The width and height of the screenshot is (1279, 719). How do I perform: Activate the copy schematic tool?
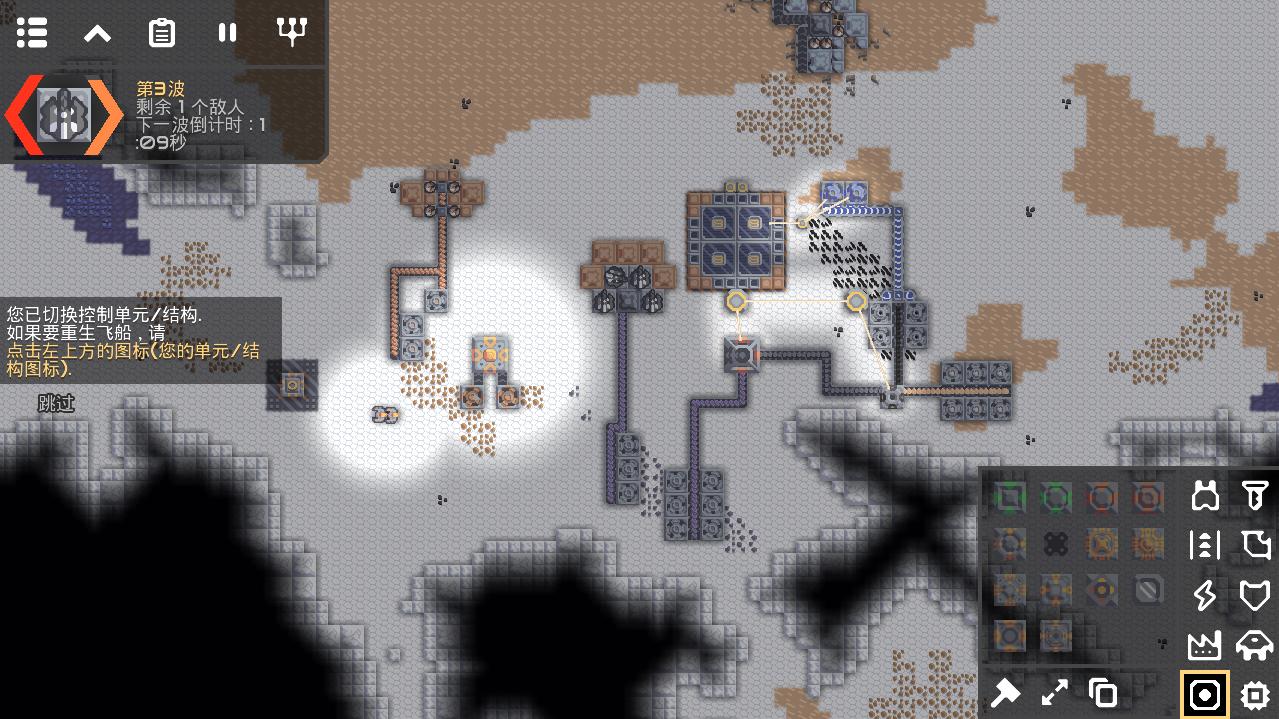coord(1102,692)
